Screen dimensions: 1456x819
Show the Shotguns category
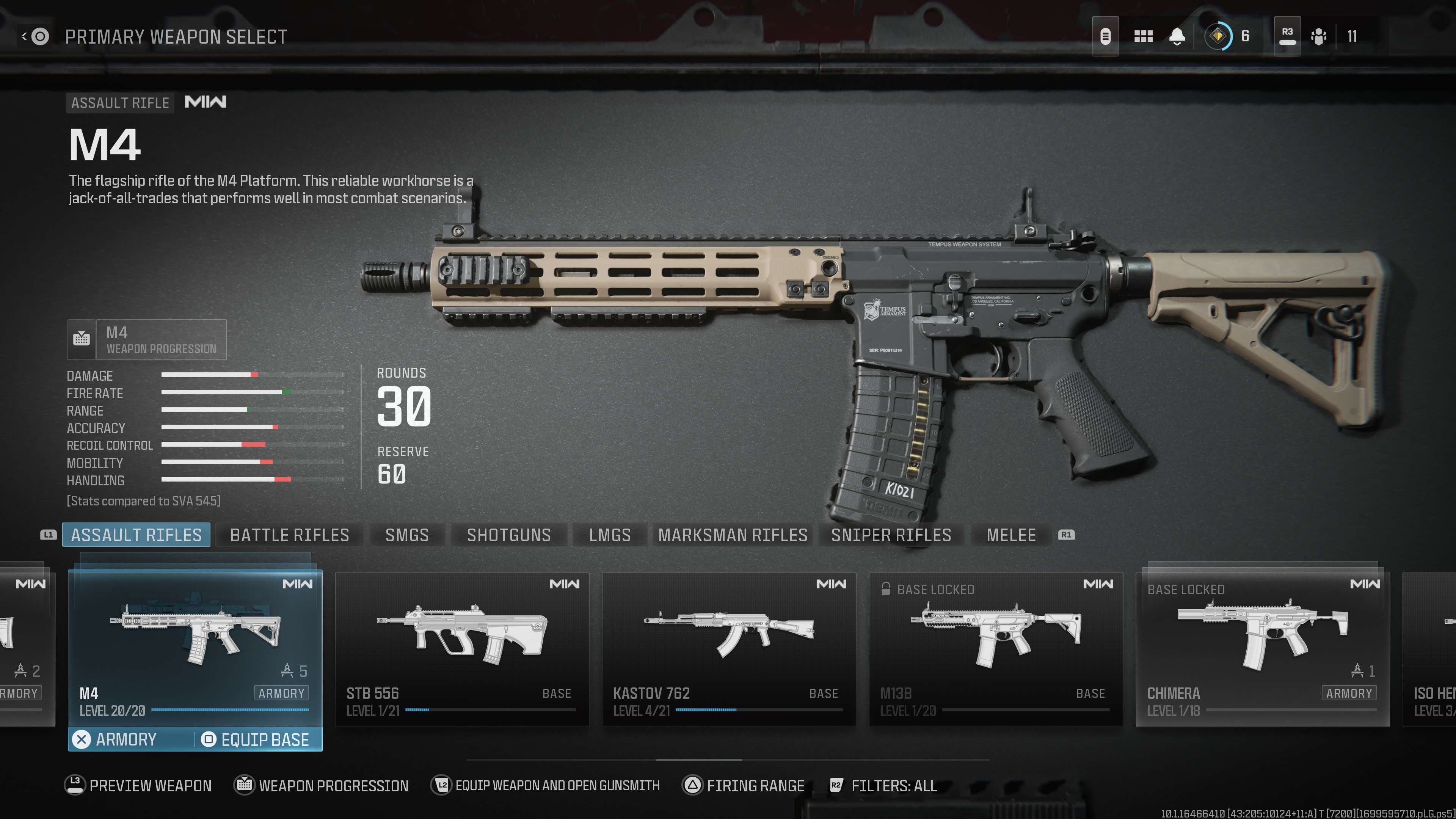coord(509,535)
